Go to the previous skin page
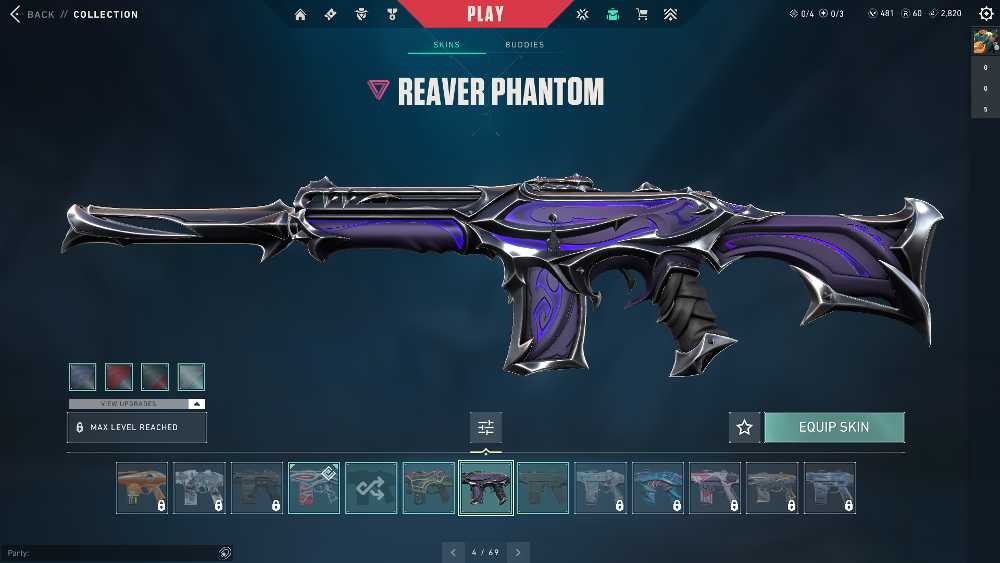Viewport: 1000px width, 563px height. point(453,552)
